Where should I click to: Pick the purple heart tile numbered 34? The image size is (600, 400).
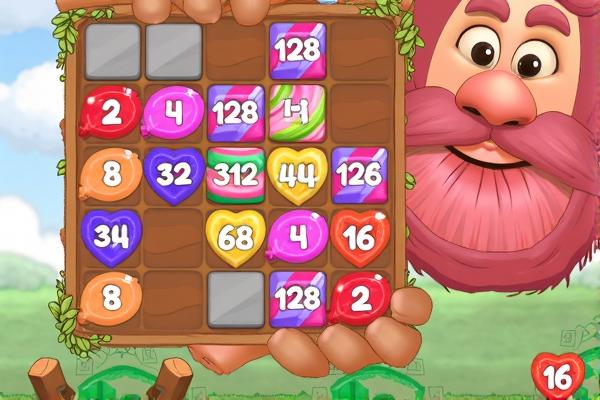pyautogui.click(x=111, y=238)
